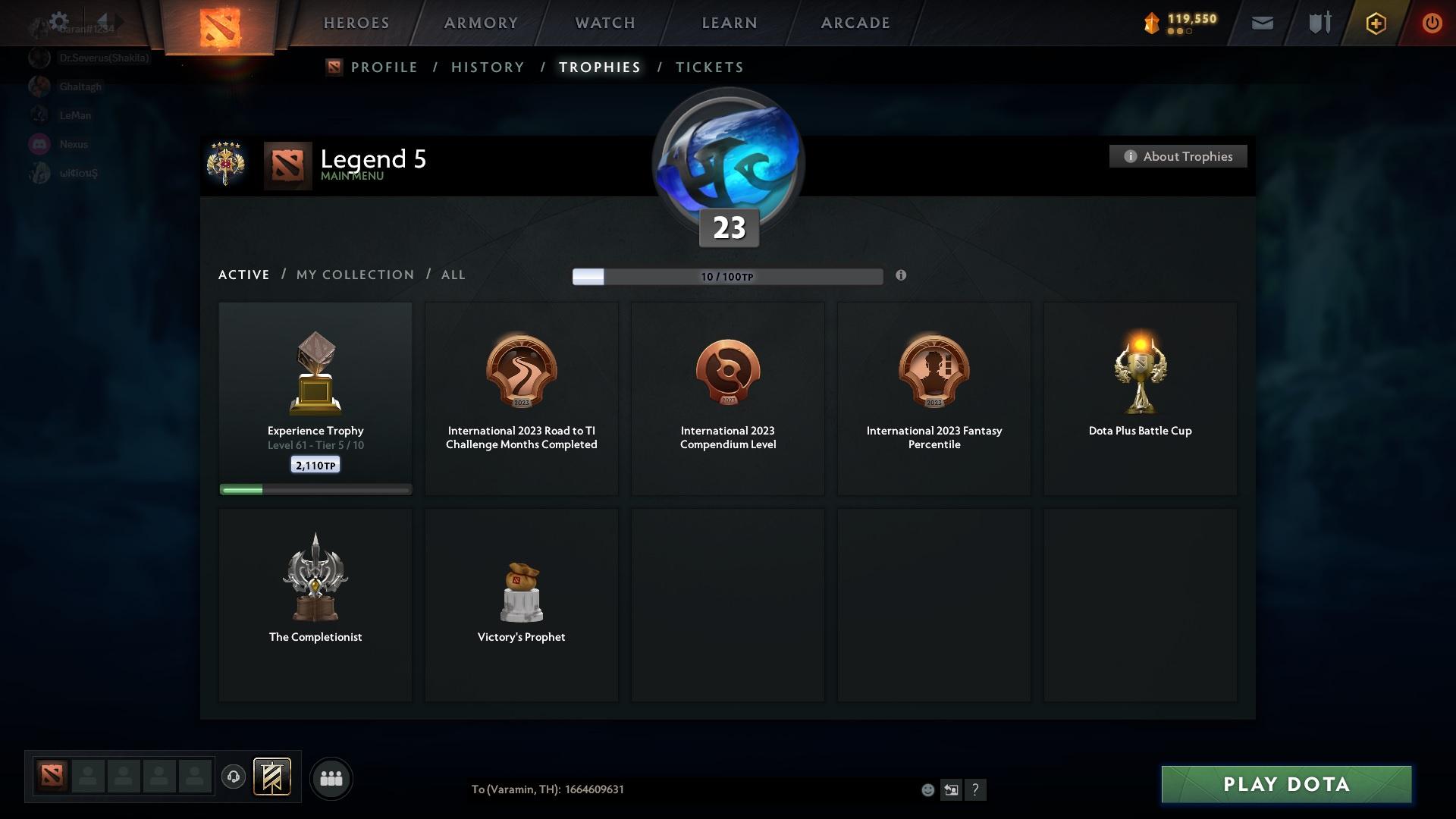
Task: Open the friends list icon
Action: pyautogui.click(x=330, y=777)
